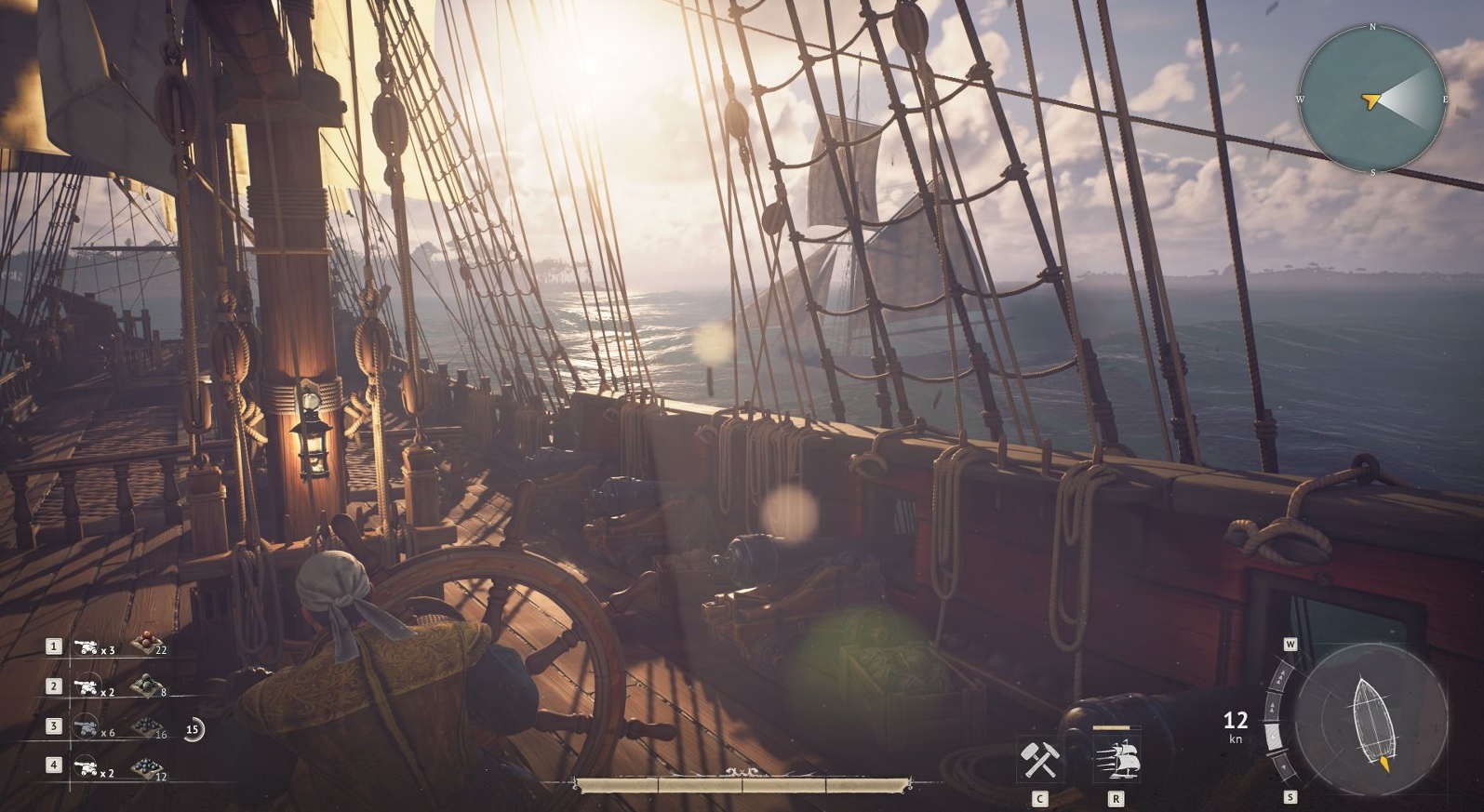Trigger the sail speed boost ability

pos(1116,759)
